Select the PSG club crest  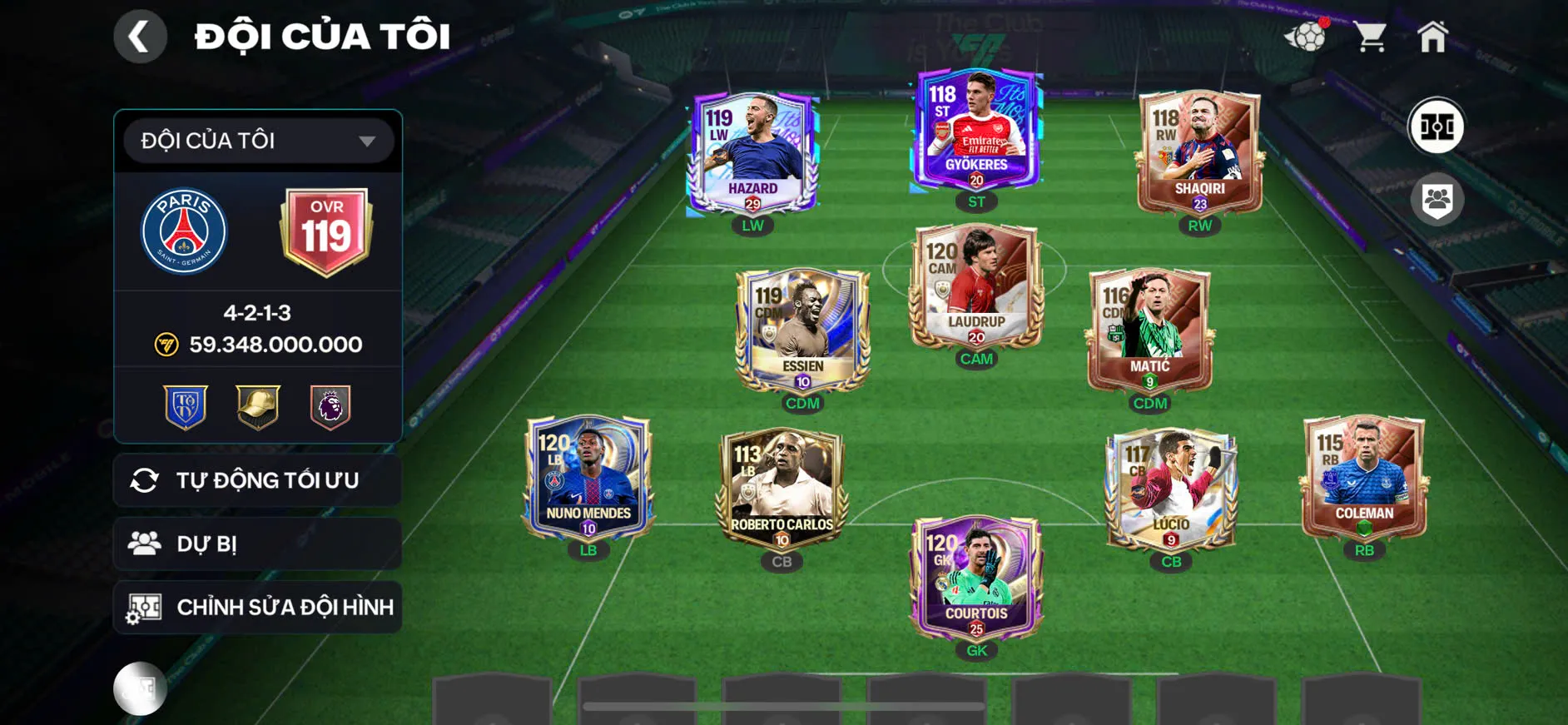[187, 231]
